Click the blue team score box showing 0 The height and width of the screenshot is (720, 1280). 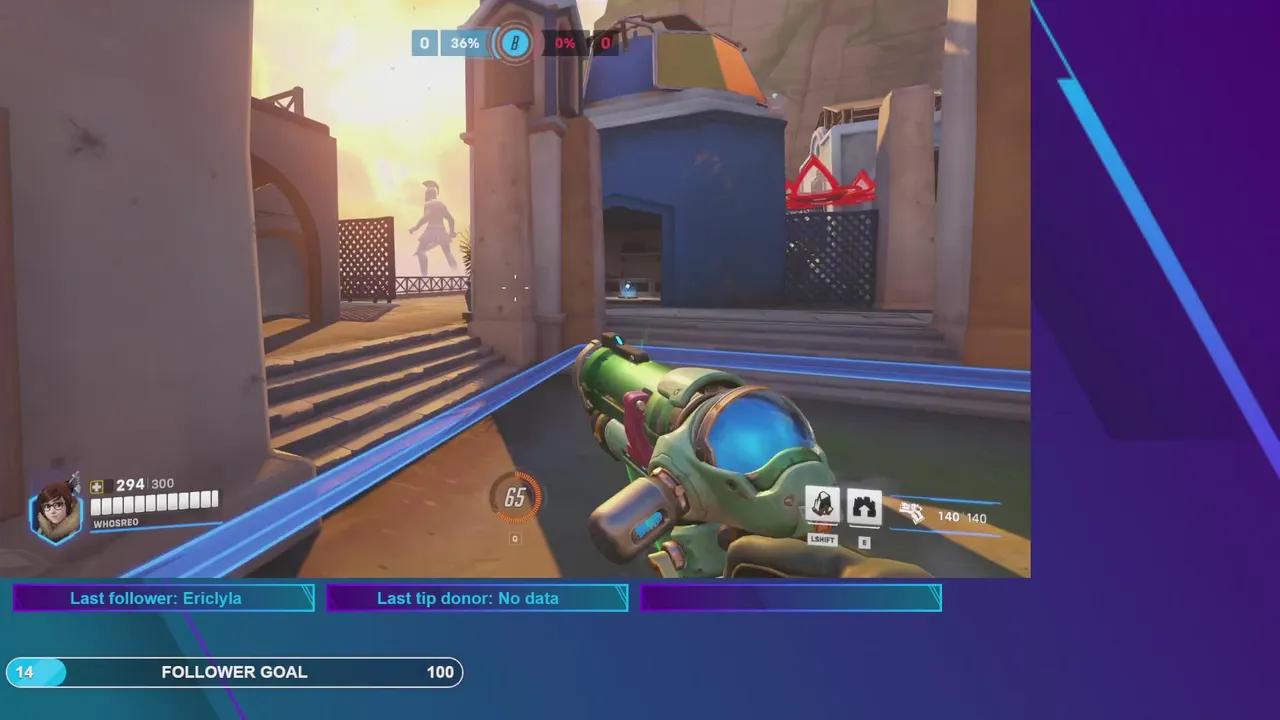[x=423, y=43]
